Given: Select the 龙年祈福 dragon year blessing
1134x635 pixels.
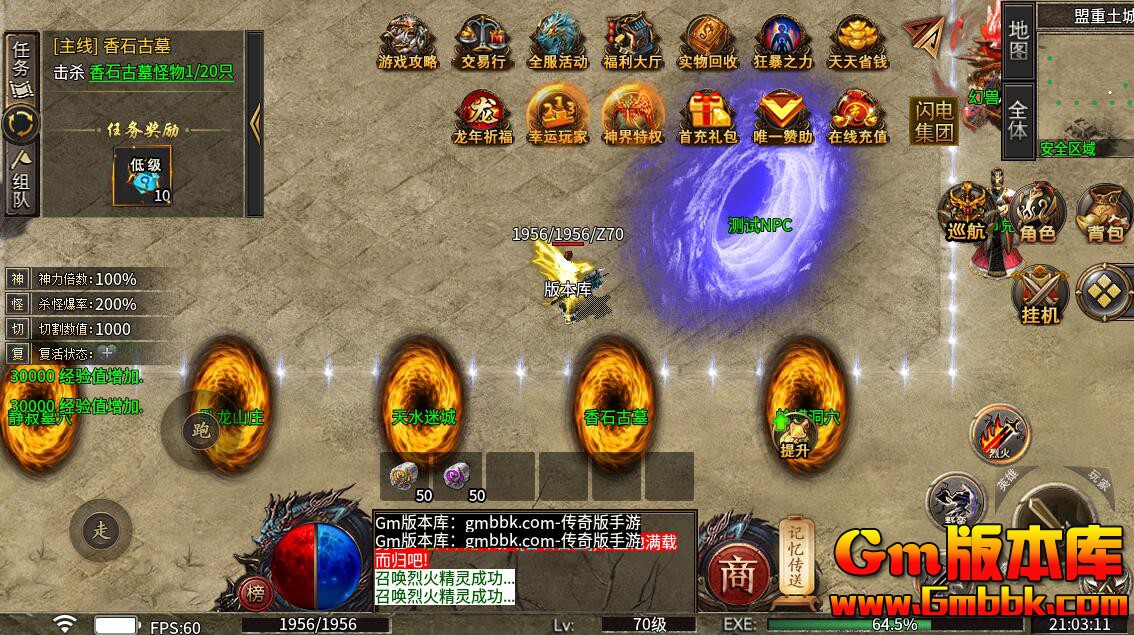Looking at the screenshot, I should coord(483,116).
